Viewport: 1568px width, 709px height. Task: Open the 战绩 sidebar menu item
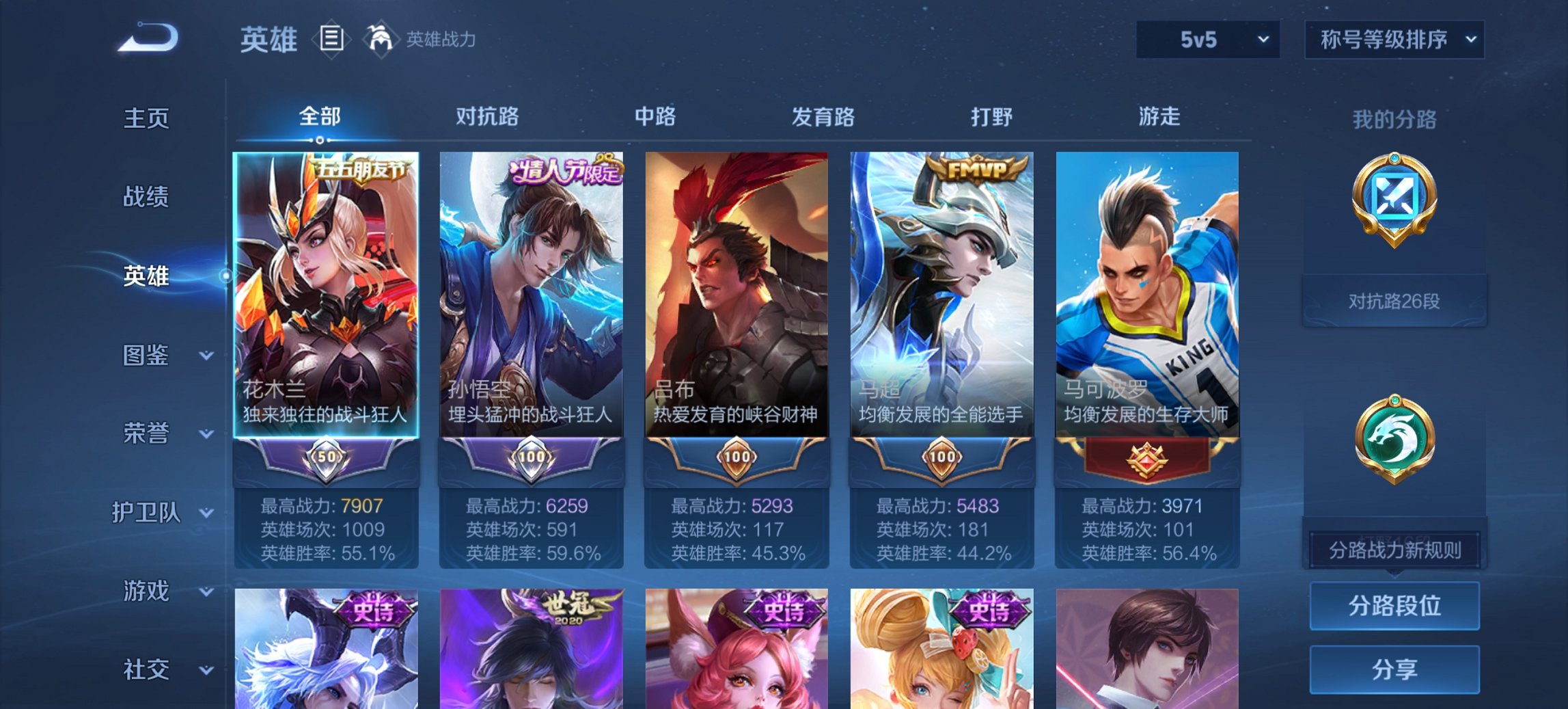coord(145,198)
